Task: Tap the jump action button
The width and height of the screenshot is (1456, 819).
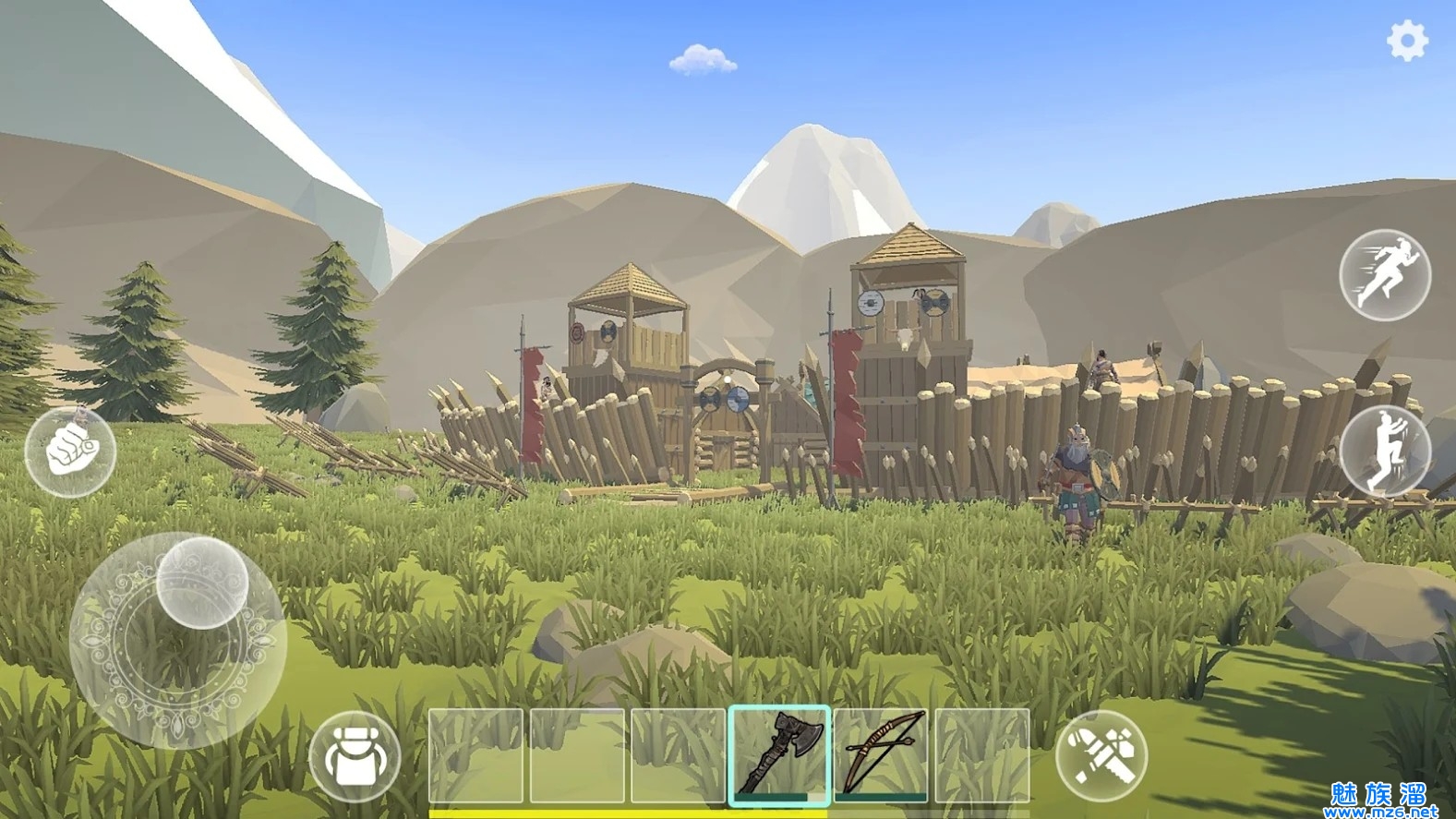Action: coord(1385,451)
